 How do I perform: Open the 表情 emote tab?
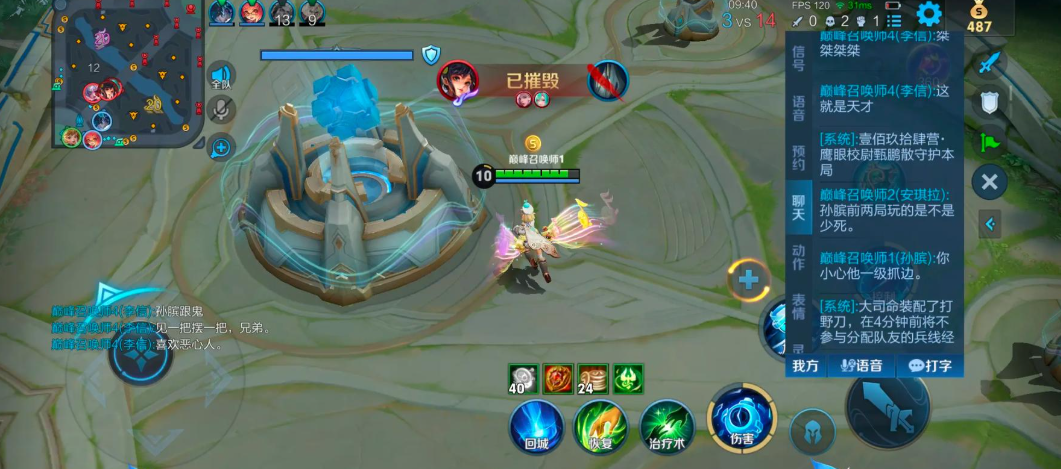click(x=798, y=306)
